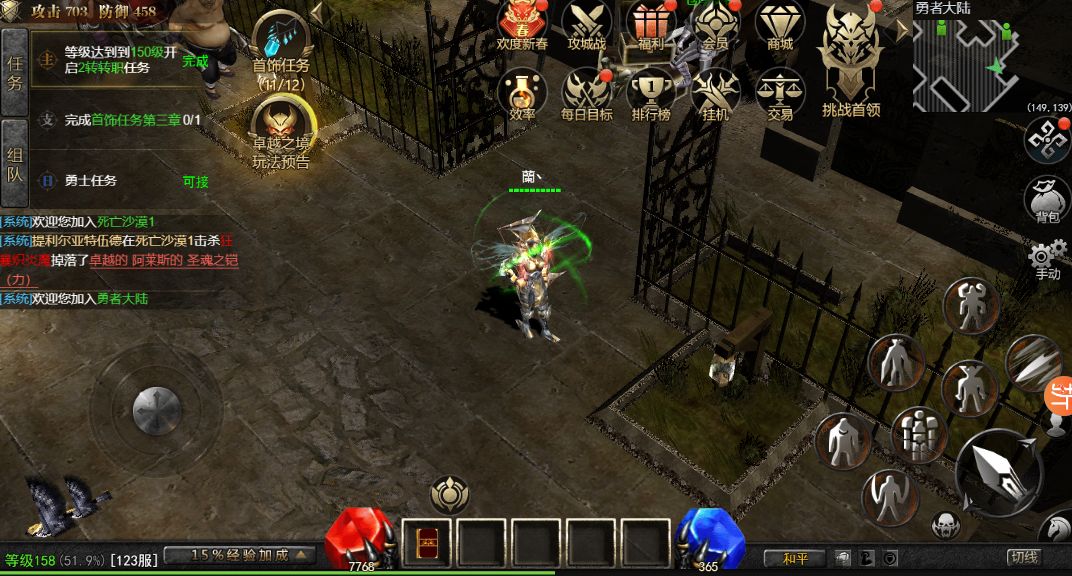Image resolution: width=1072 pixels, height=576 pixels.
Task: Open the 会员 membership menu
Action: coord(715,23)
